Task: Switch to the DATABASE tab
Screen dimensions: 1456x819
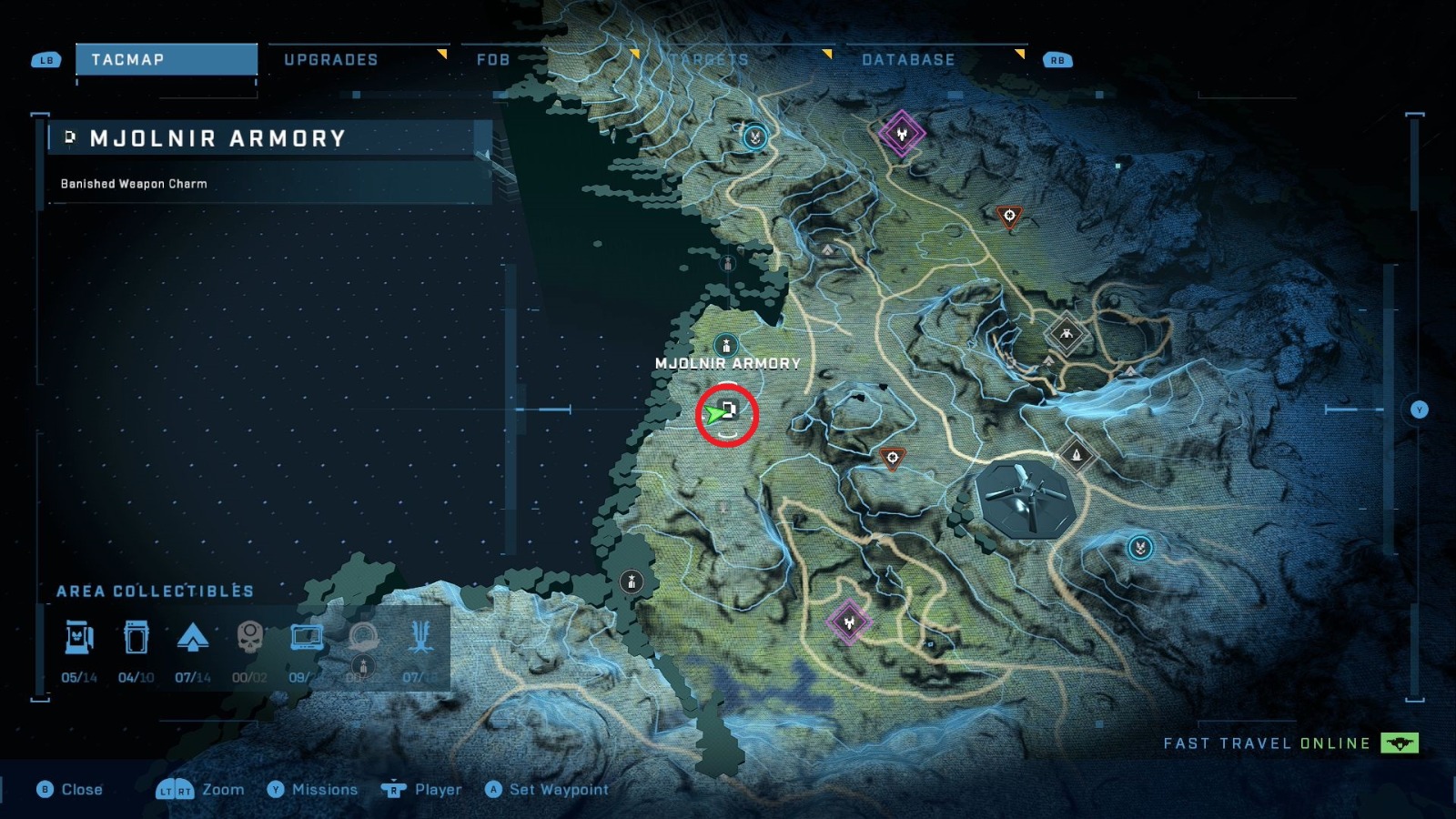Action: 907,60
